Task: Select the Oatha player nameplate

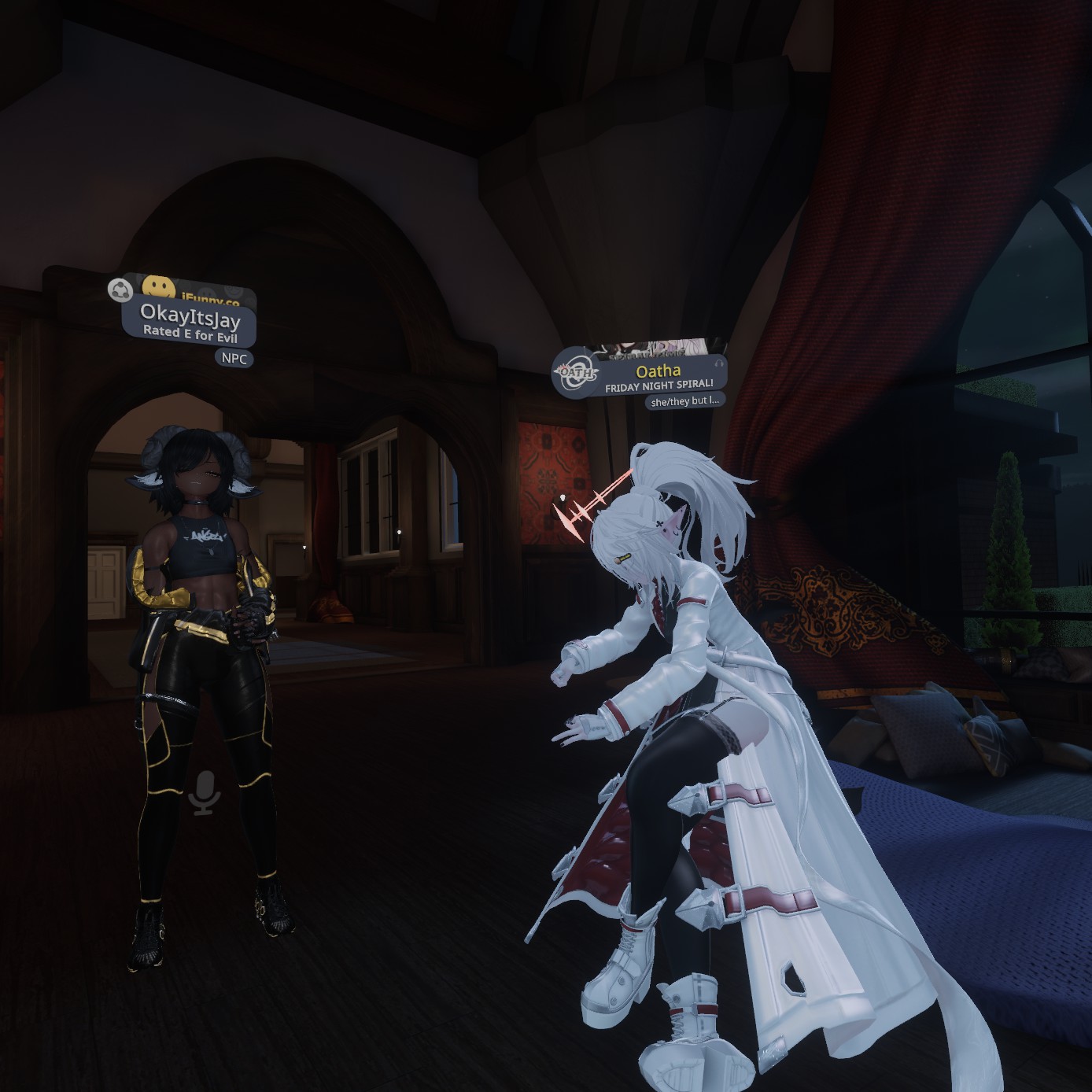Action: (659, 377)
